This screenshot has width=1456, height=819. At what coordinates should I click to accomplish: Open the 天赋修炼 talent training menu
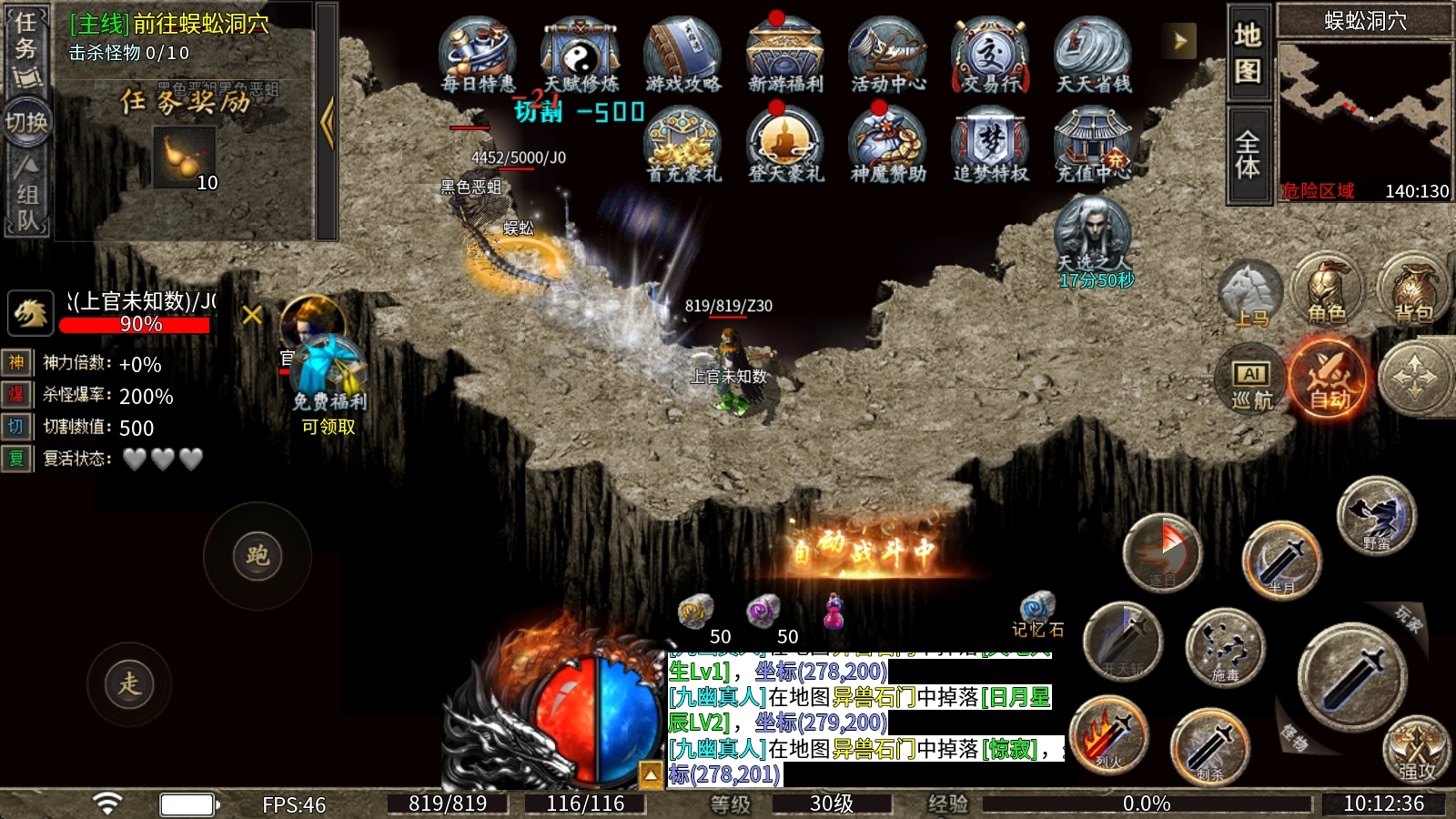pyautogui.click(x=581, y=55)
